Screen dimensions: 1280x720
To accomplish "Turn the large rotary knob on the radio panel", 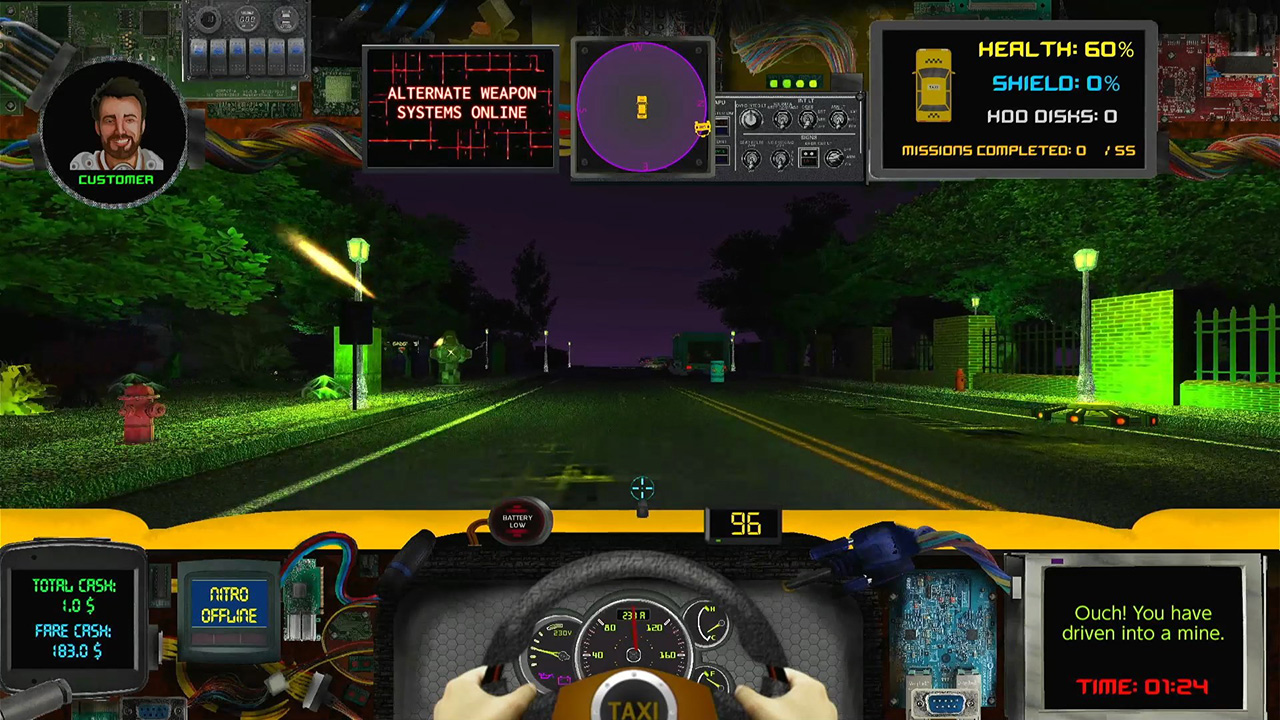I will [750, 119].
